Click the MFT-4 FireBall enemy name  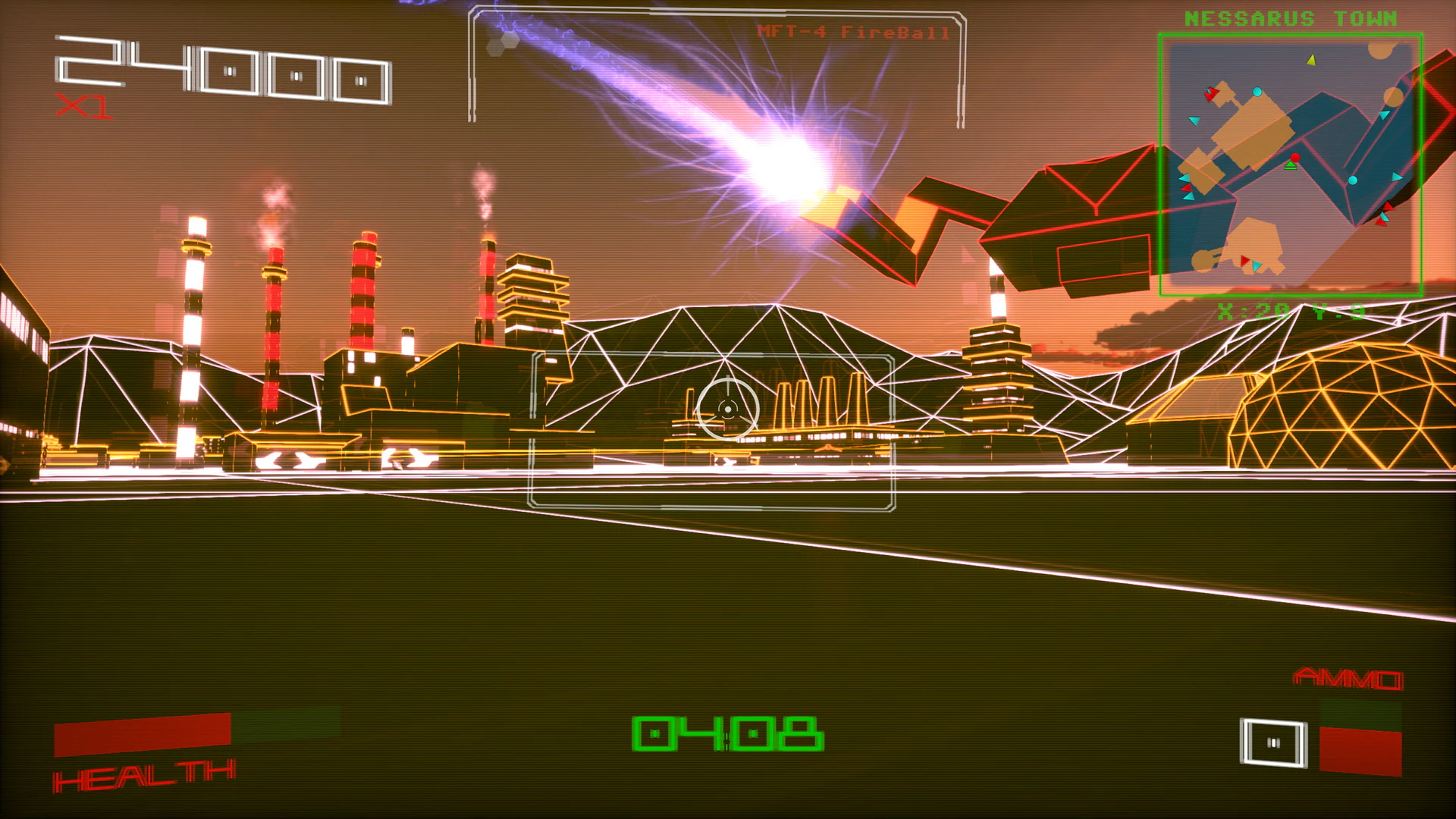[x=852, y=30]
